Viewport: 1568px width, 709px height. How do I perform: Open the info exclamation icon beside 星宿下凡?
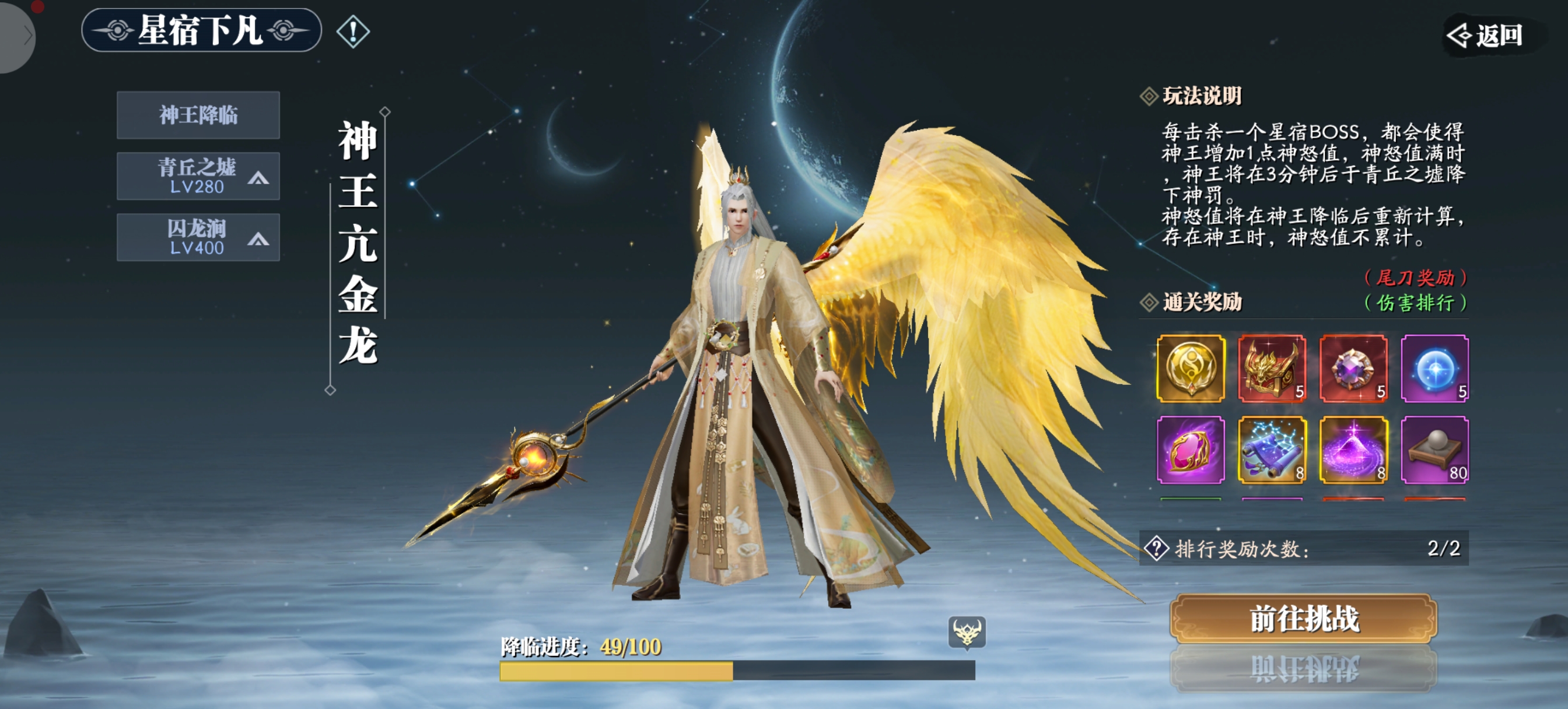[x=353, y=31]
